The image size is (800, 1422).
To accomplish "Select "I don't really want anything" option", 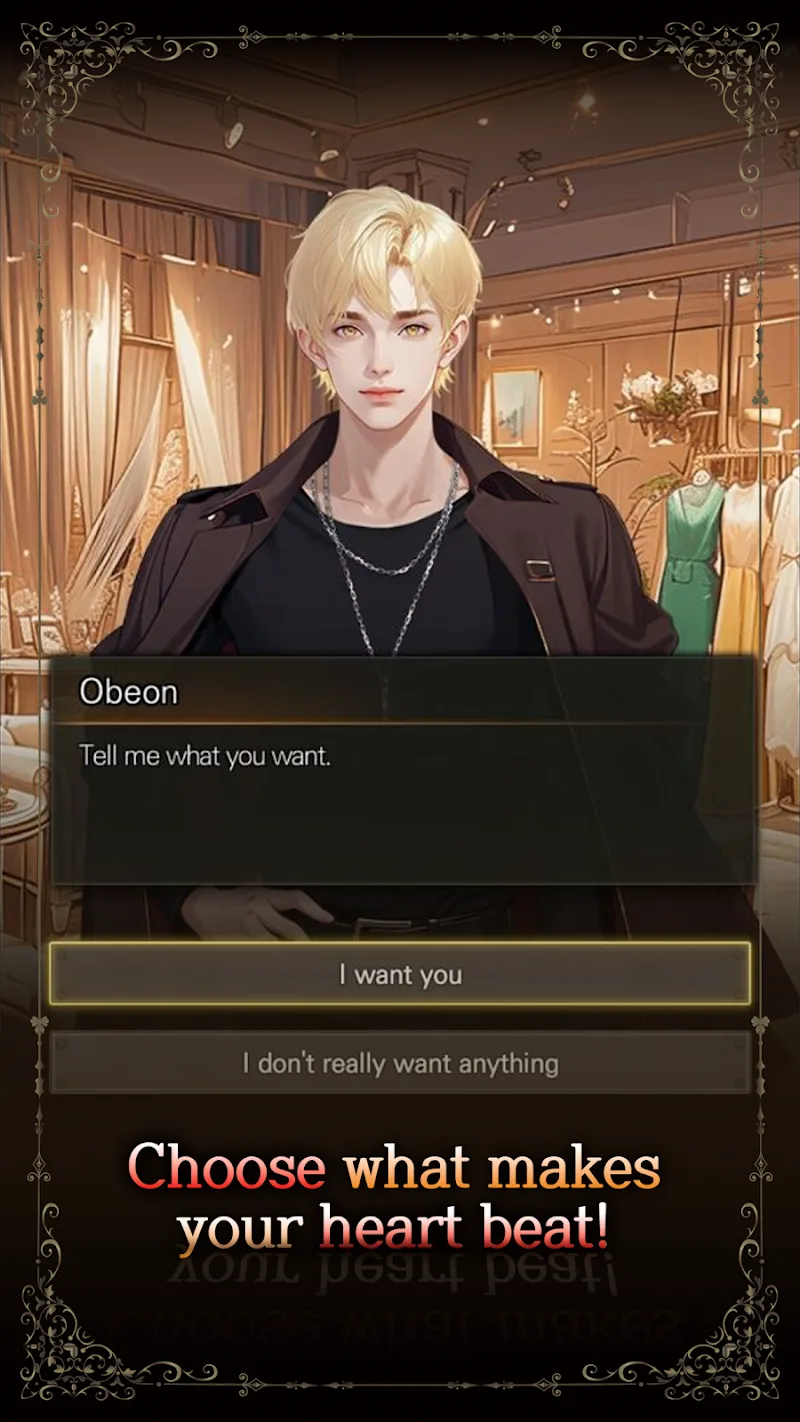I will (400, 1062).
